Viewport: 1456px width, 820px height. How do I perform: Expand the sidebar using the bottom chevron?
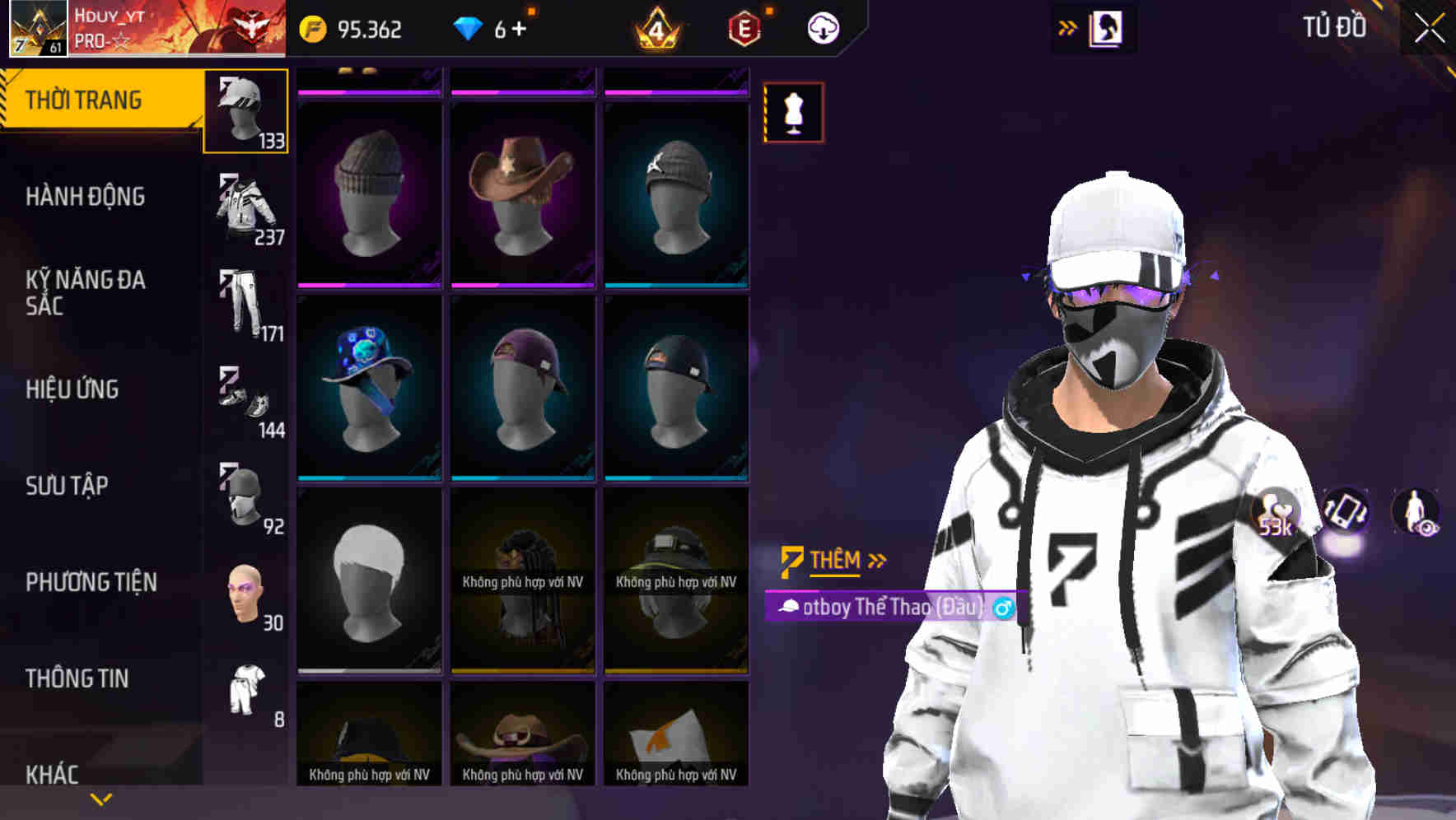click(x=101, y=798)
